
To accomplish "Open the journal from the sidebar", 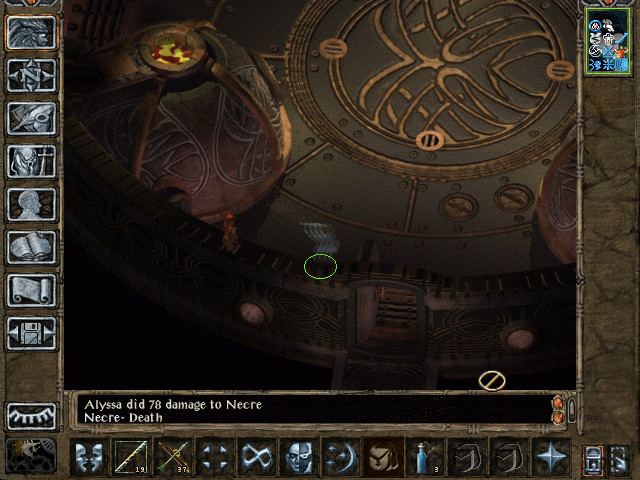I will [32, 118].
